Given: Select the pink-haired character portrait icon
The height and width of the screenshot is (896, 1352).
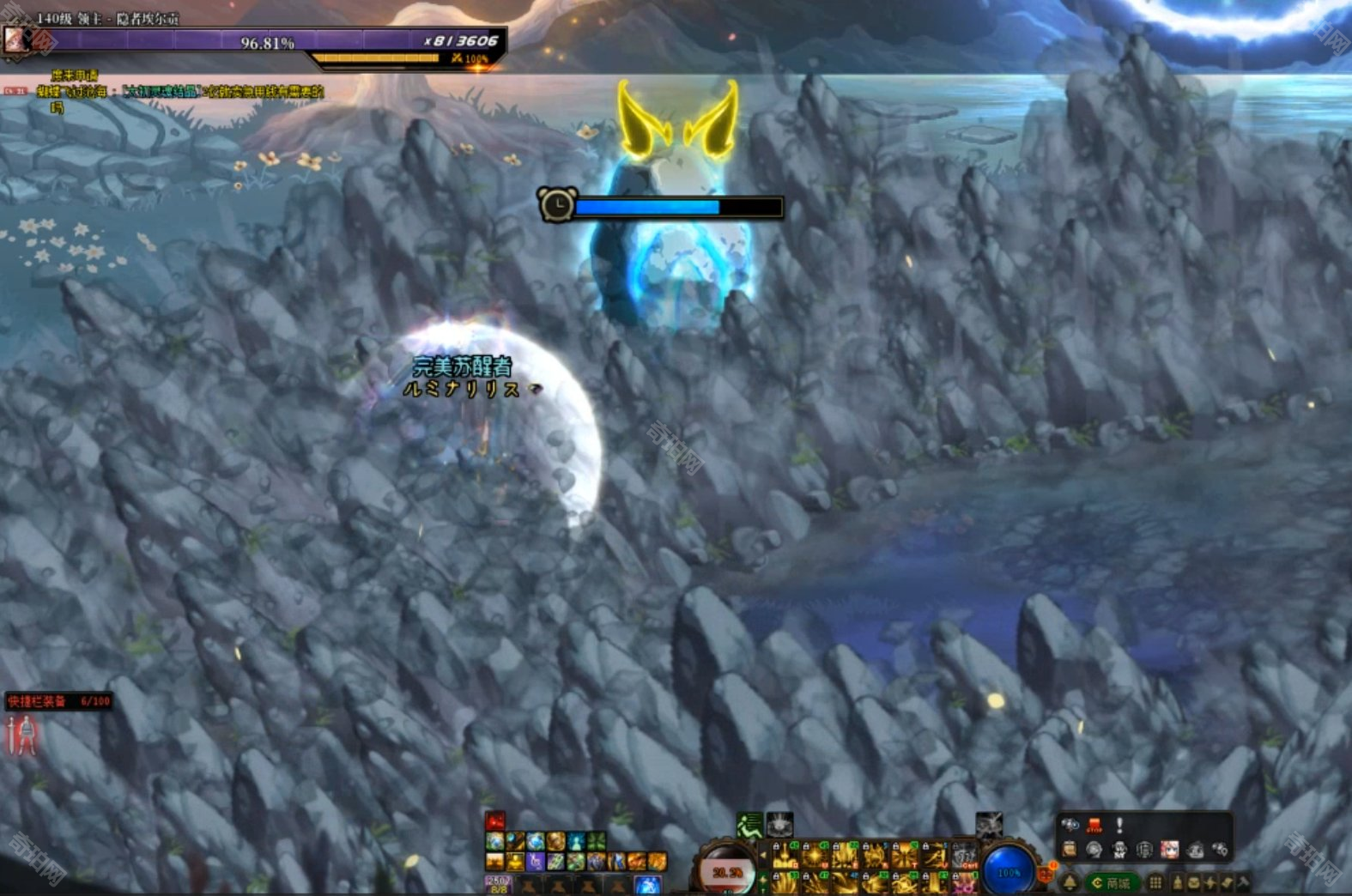Looking at the screenshot, I should 1169,851.
